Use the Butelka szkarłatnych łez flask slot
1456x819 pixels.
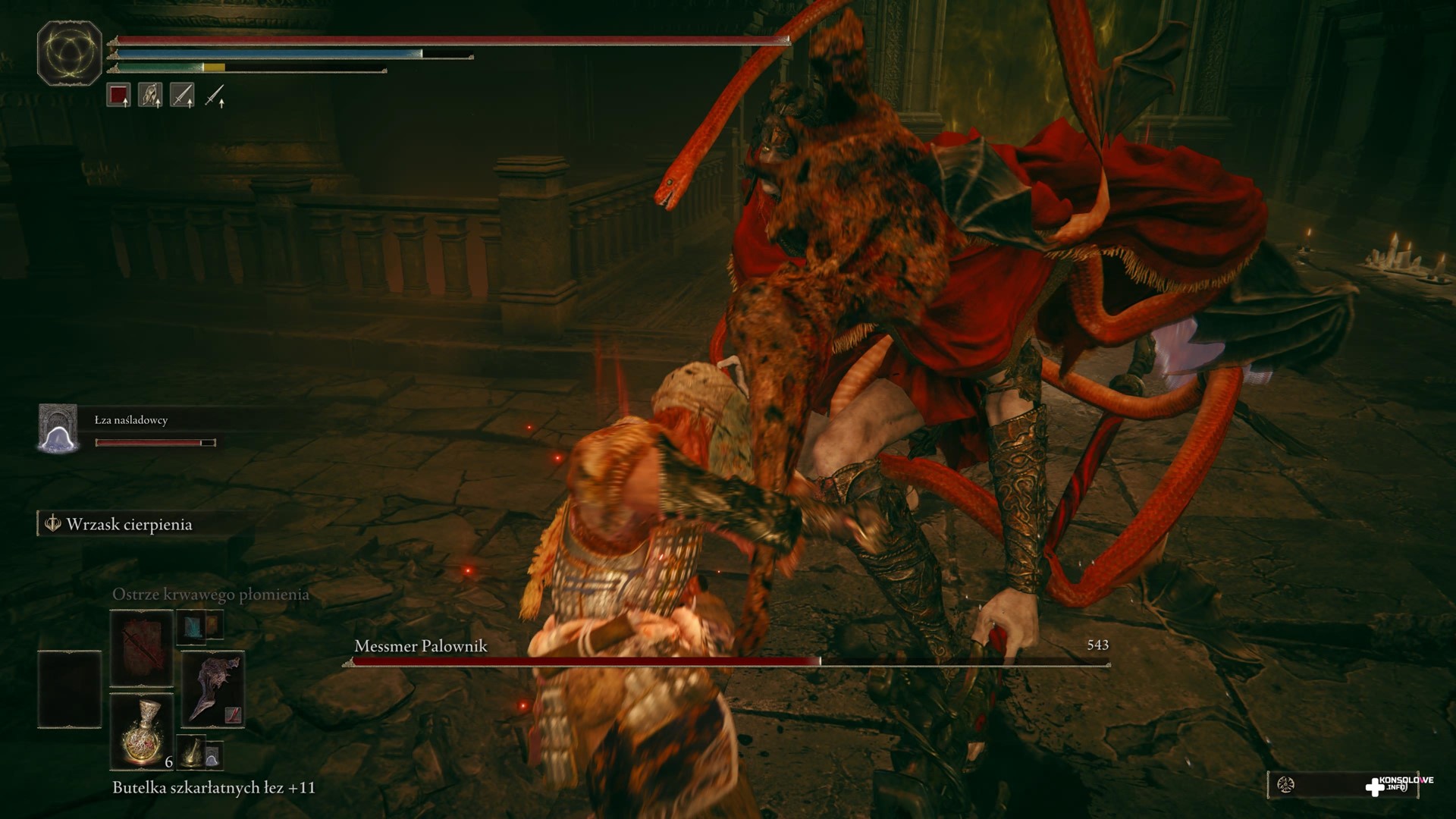point(142,732)
